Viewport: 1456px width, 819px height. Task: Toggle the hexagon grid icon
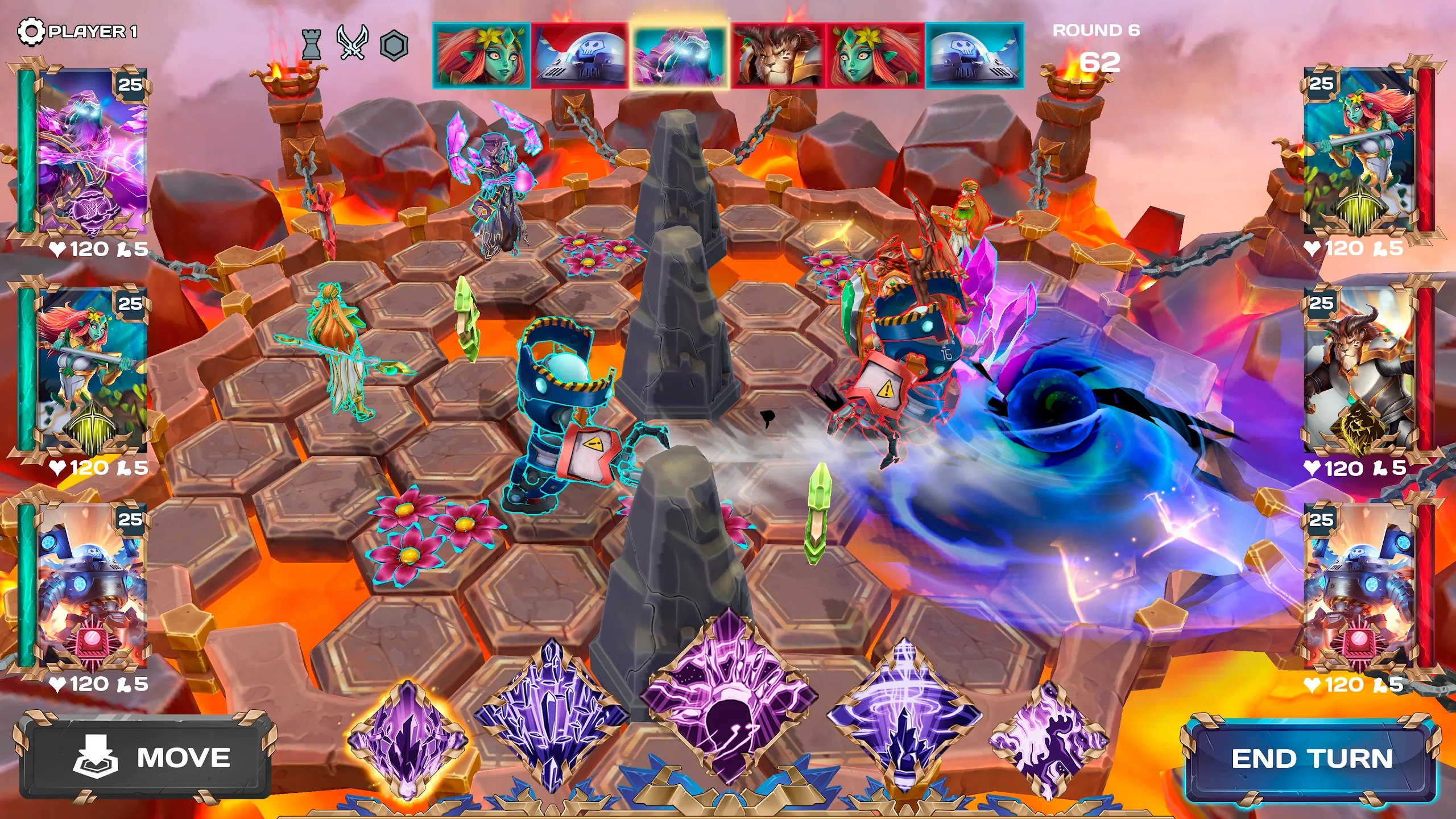394,45
